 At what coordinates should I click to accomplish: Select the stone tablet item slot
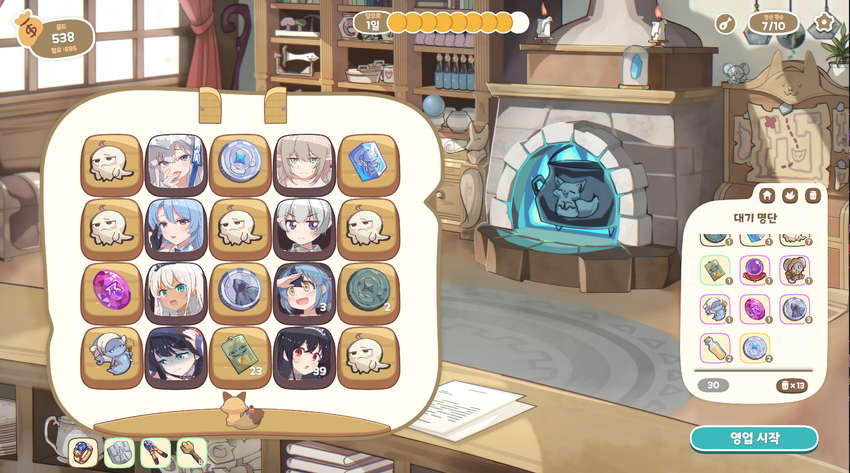pyautogui.click(x=119, y=452)
